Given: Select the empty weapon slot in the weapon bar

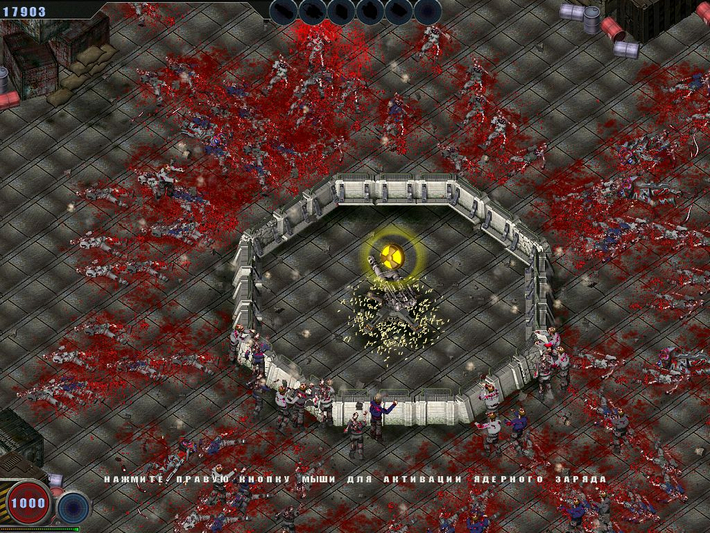Looking at the screenshot, I should 428,11.
